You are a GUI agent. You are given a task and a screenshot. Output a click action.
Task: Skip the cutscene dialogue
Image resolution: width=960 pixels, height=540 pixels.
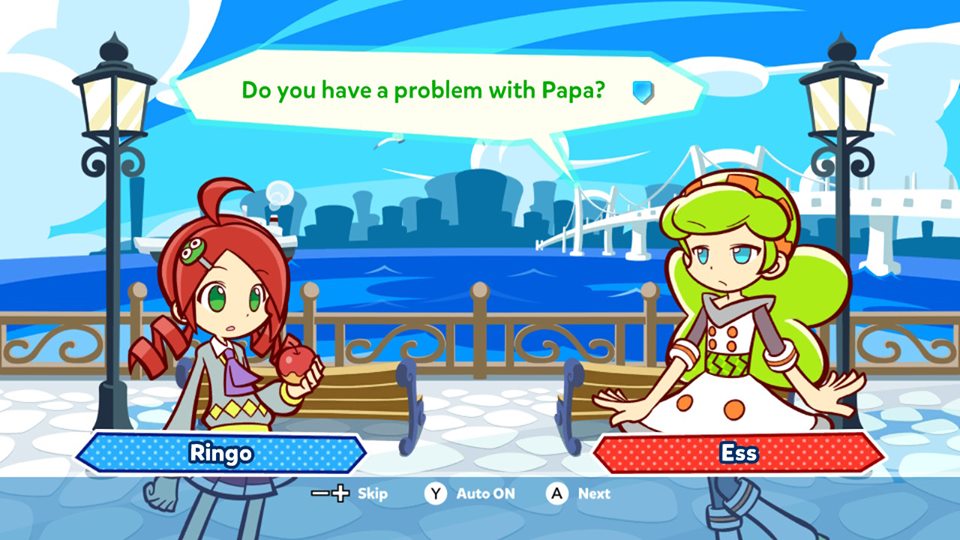click(x=349, y=494)
